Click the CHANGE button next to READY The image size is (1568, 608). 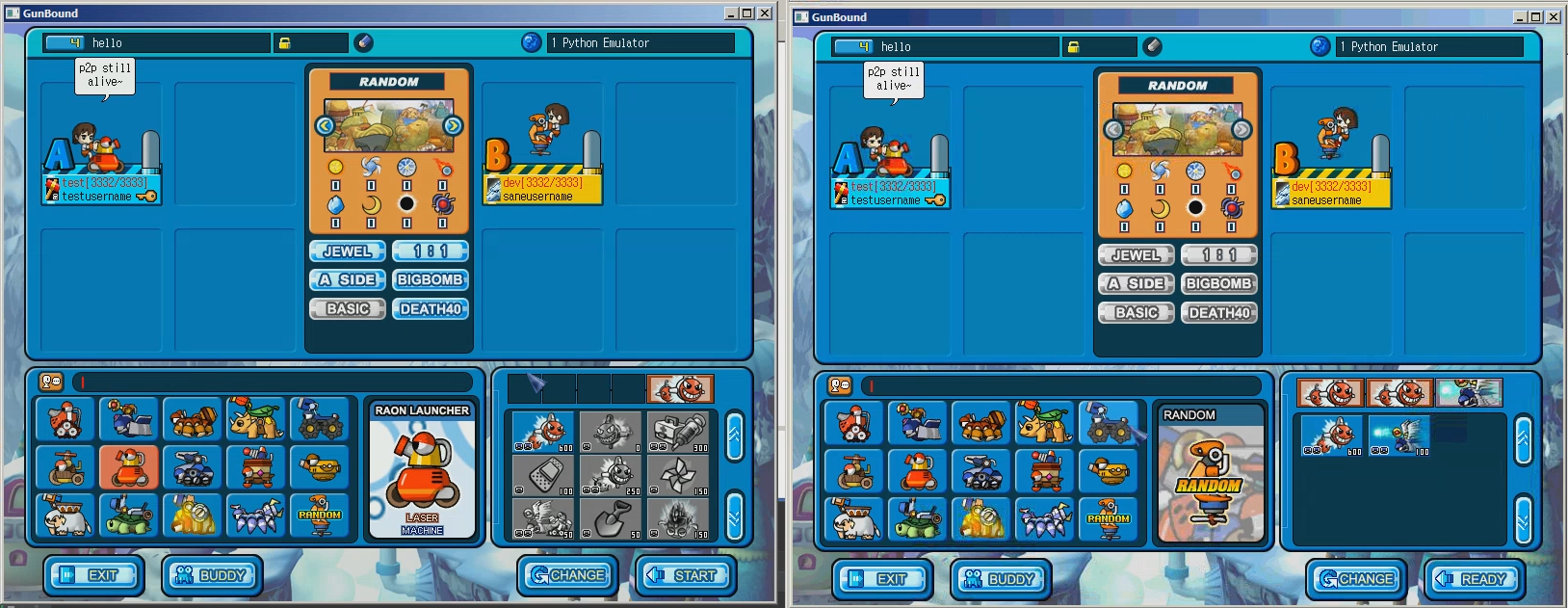(x=1356, y=580)
